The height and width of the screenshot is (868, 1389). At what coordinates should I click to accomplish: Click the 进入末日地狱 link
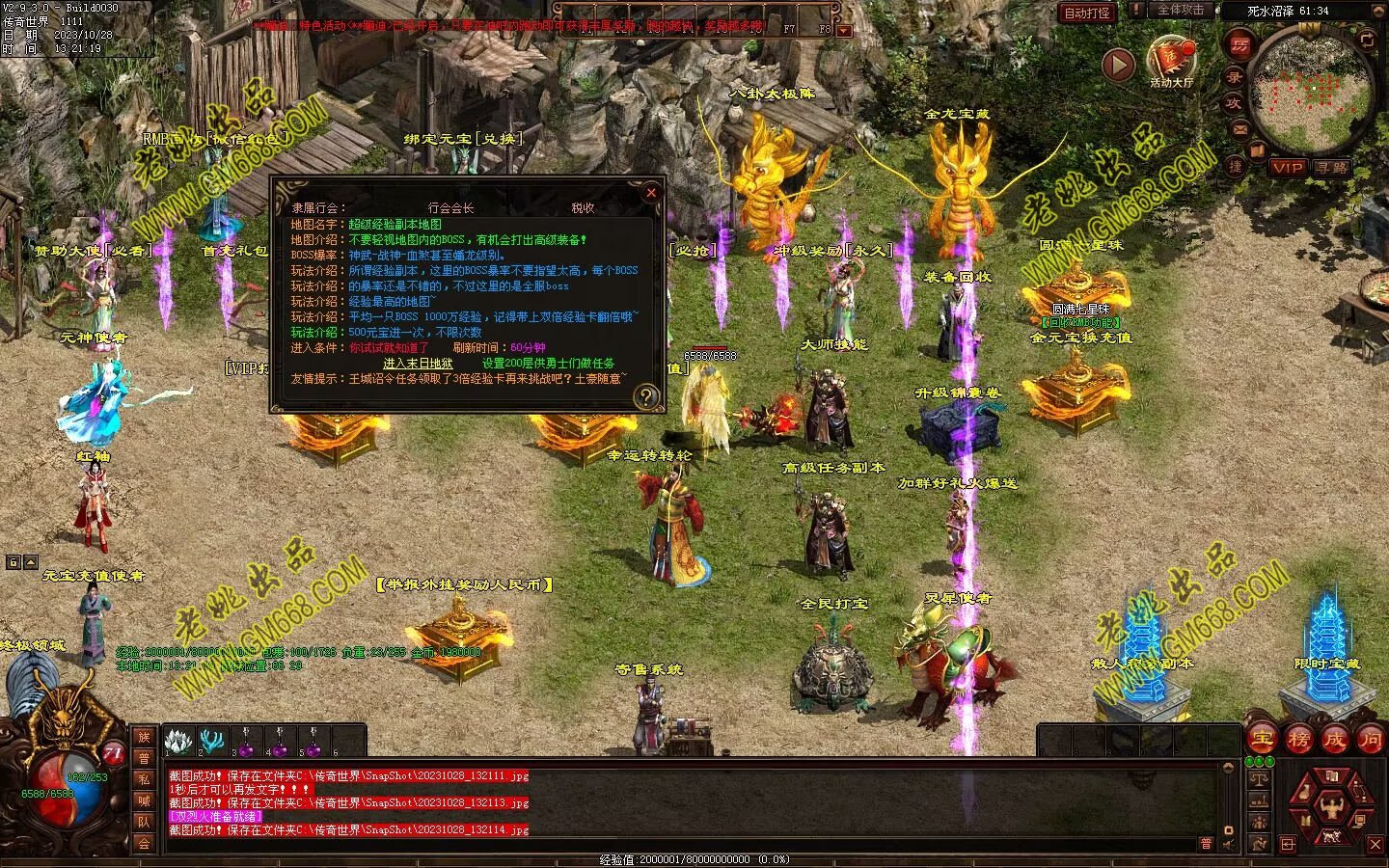point(418,364)
